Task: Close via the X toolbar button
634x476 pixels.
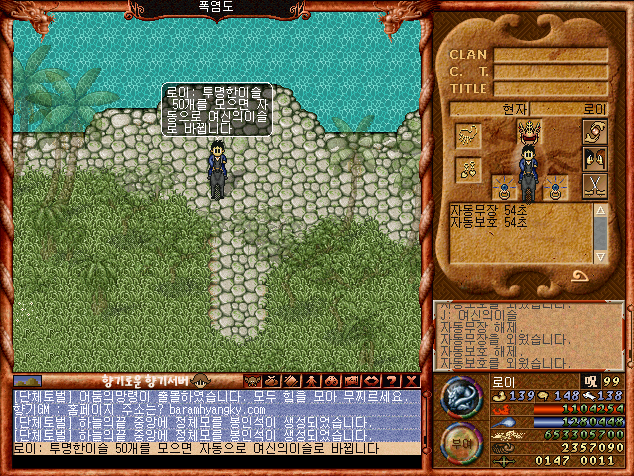Action: pos(411,381)
